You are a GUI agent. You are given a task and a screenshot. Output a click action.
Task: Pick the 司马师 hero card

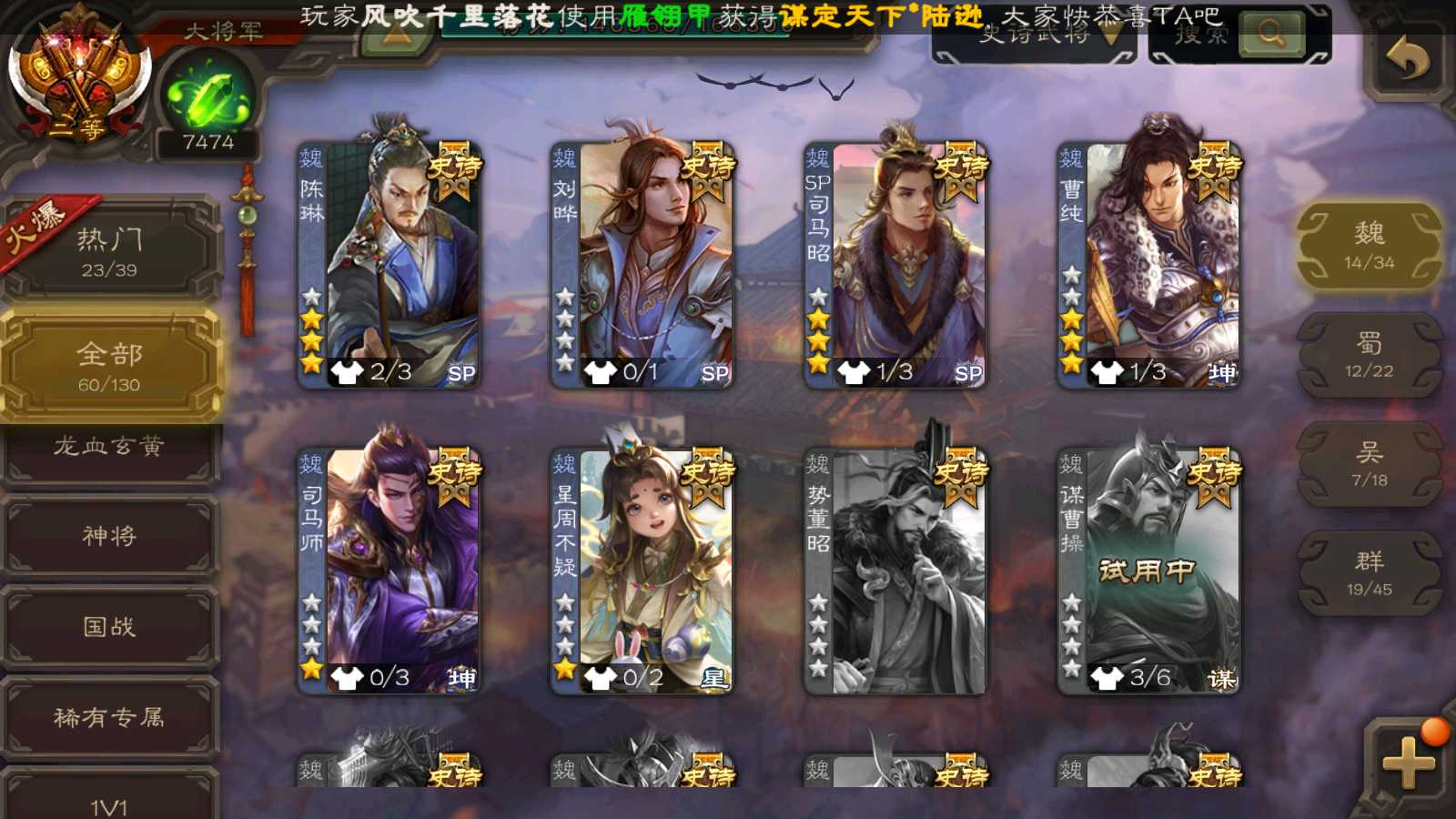point(389,571)
